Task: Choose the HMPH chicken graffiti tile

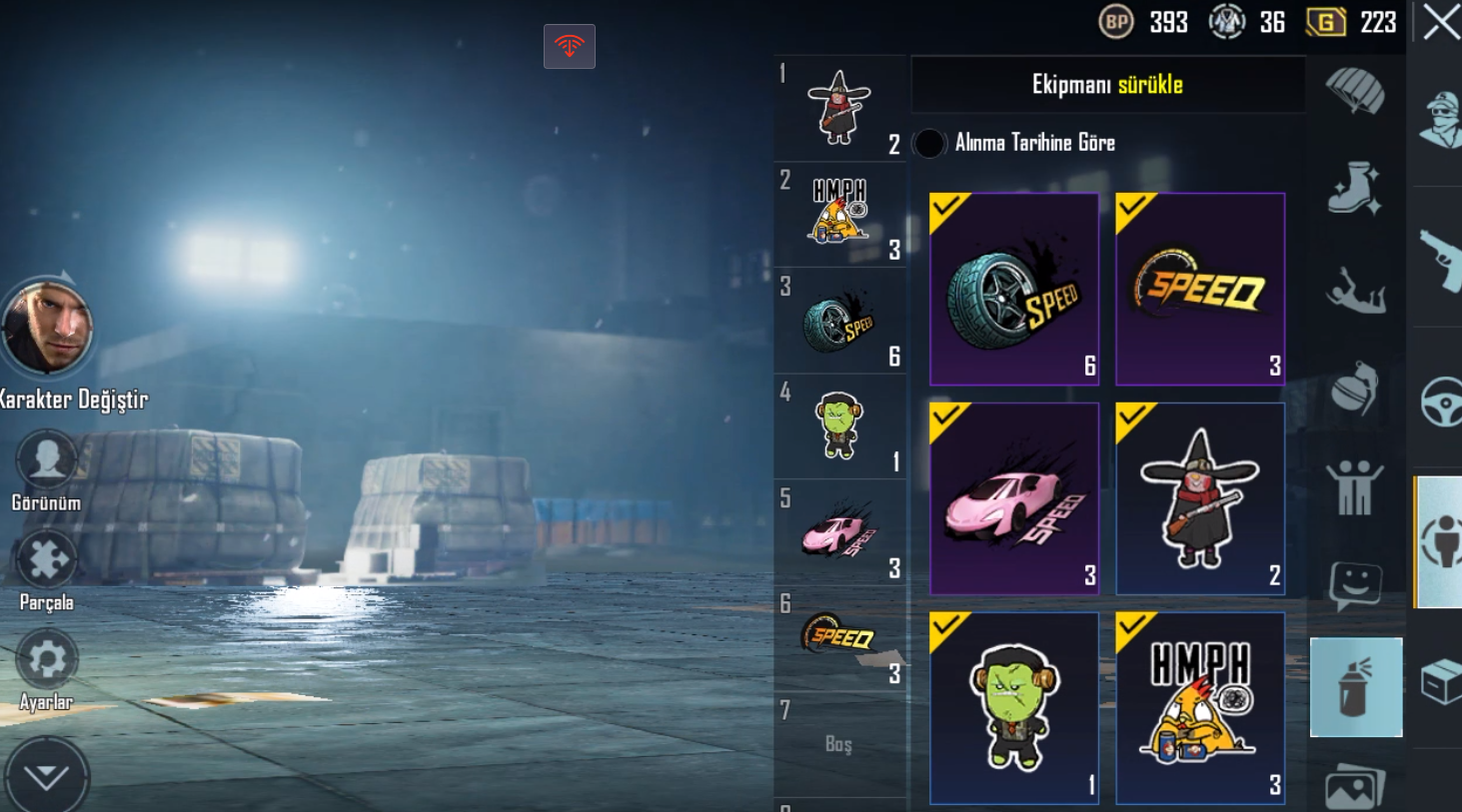Action: click(1199, 708)
